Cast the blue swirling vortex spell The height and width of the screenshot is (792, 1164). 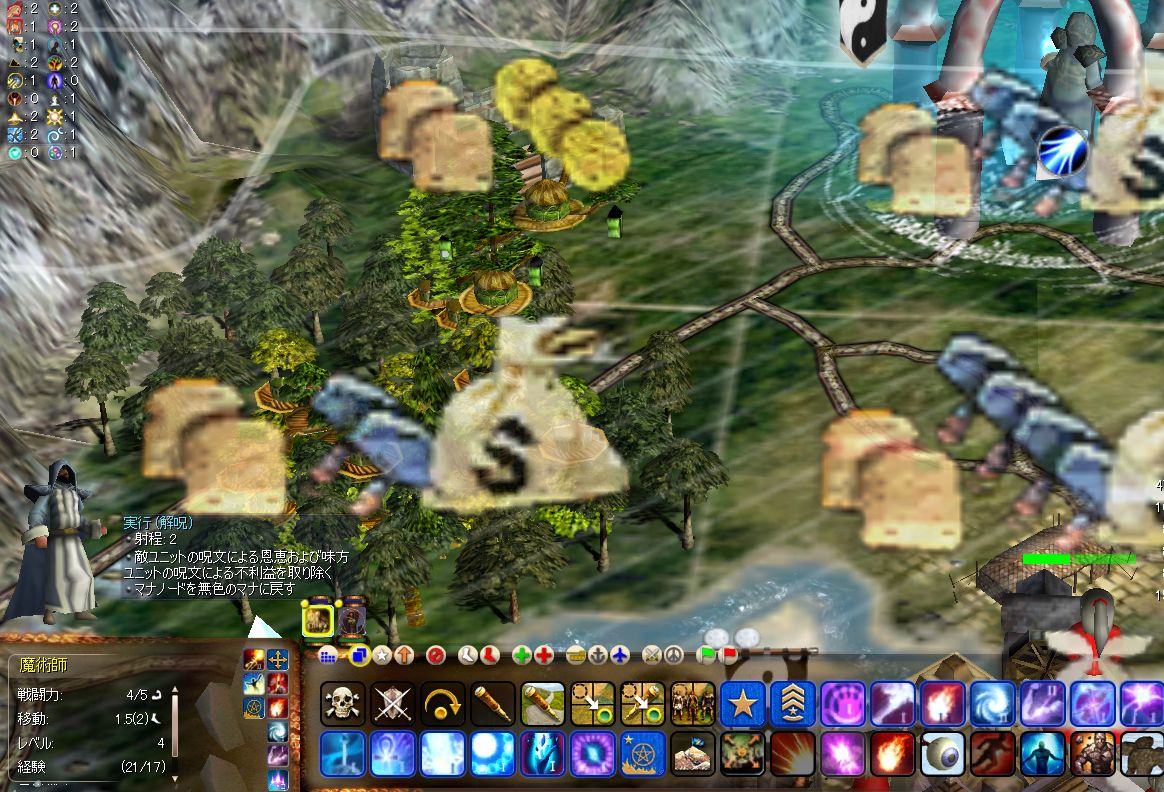pos(993,704)
